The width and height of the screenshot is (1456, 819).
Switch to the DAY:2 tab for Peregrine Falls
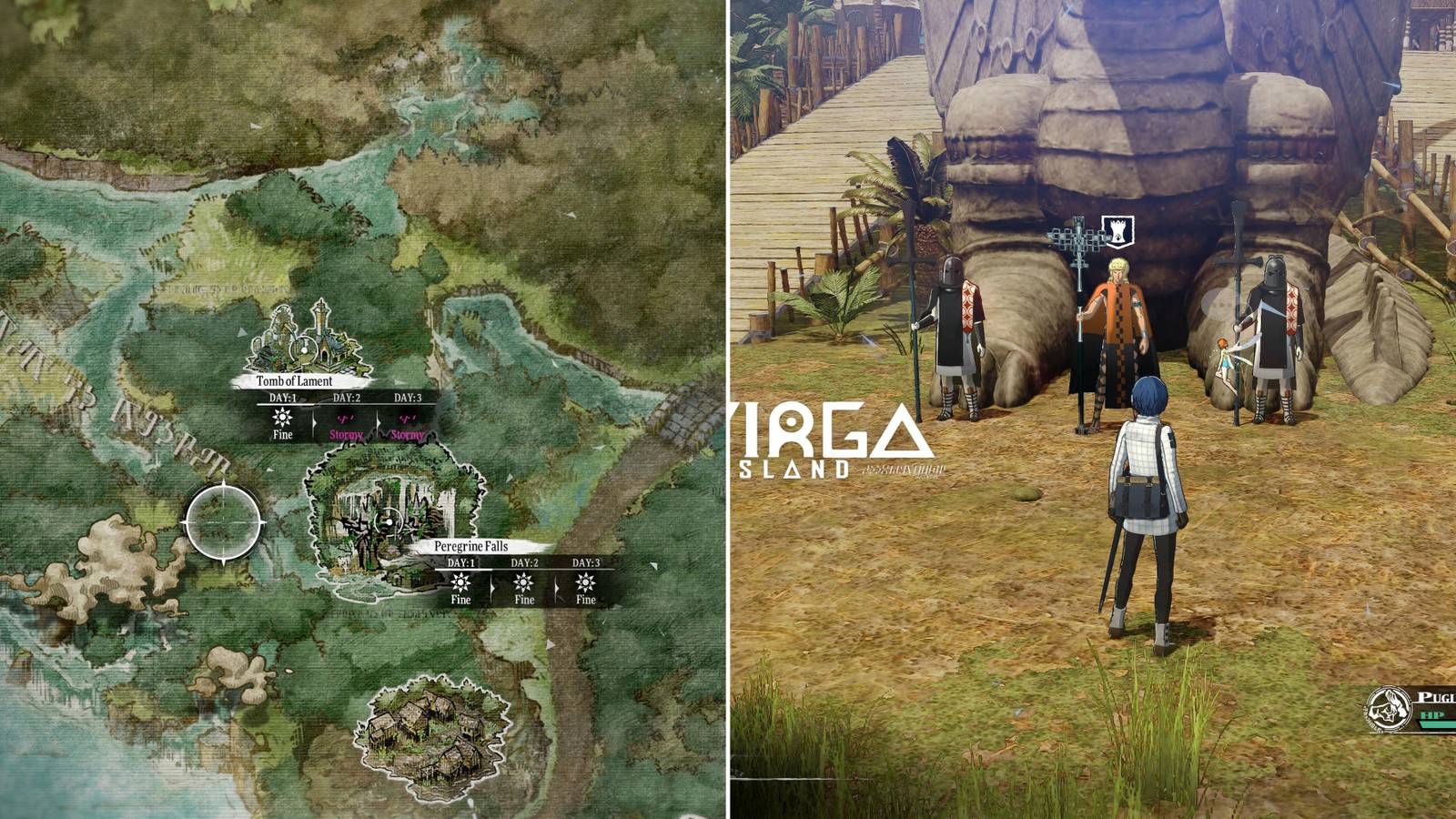coord(523,564)
